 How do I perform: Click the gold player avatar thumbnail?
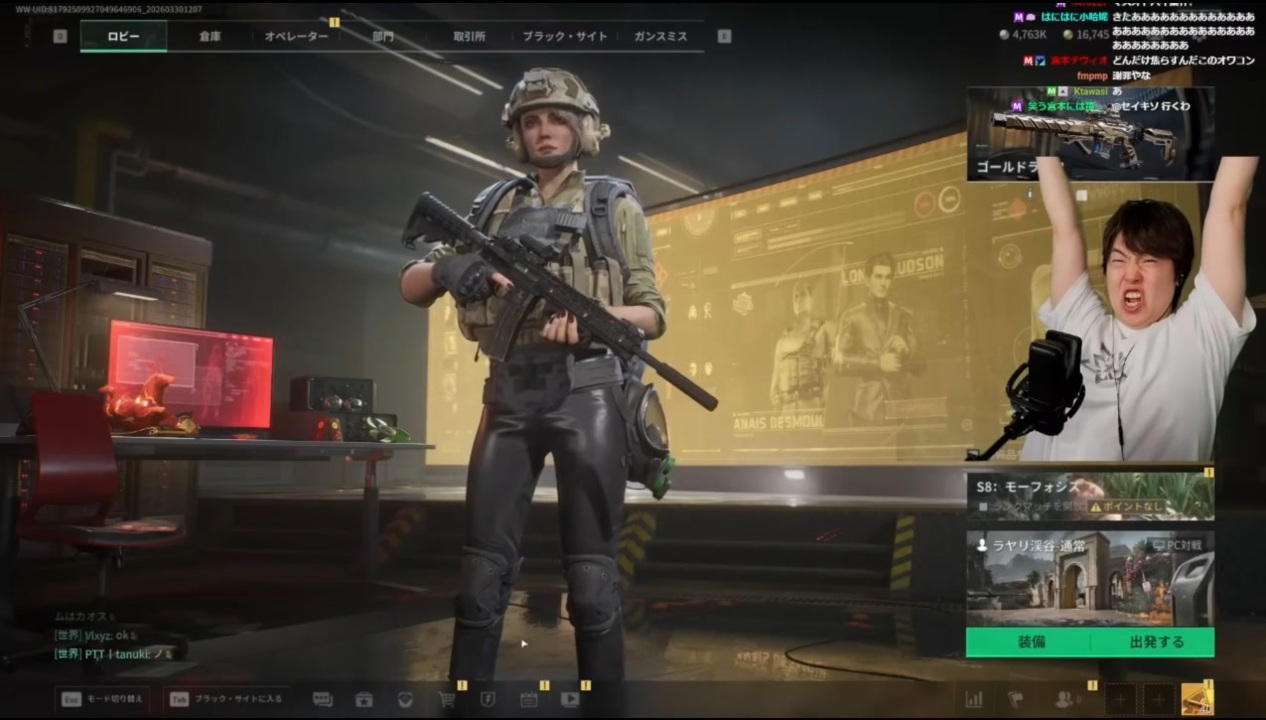(x=1196, y=699)
